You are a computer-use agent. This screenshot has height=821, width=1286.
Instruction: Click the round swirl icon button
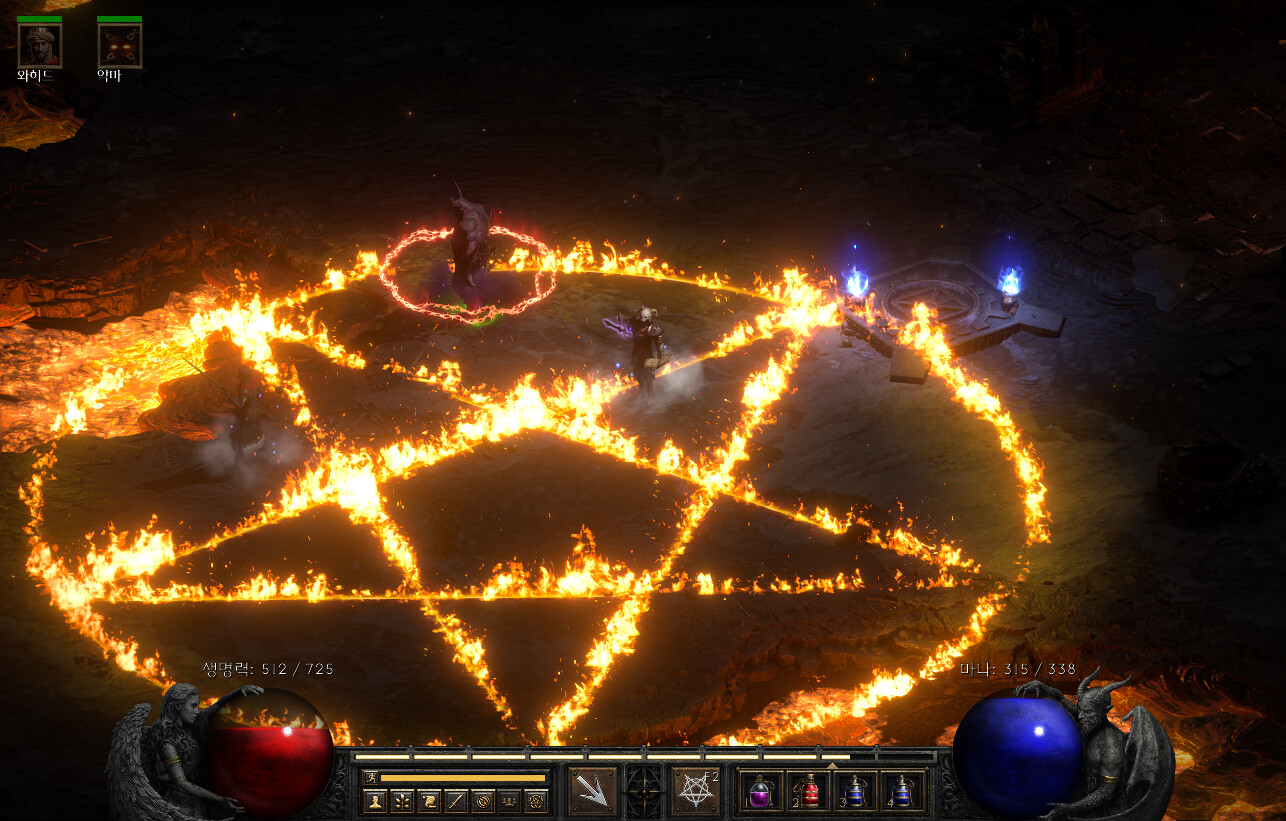pos(483,800)
